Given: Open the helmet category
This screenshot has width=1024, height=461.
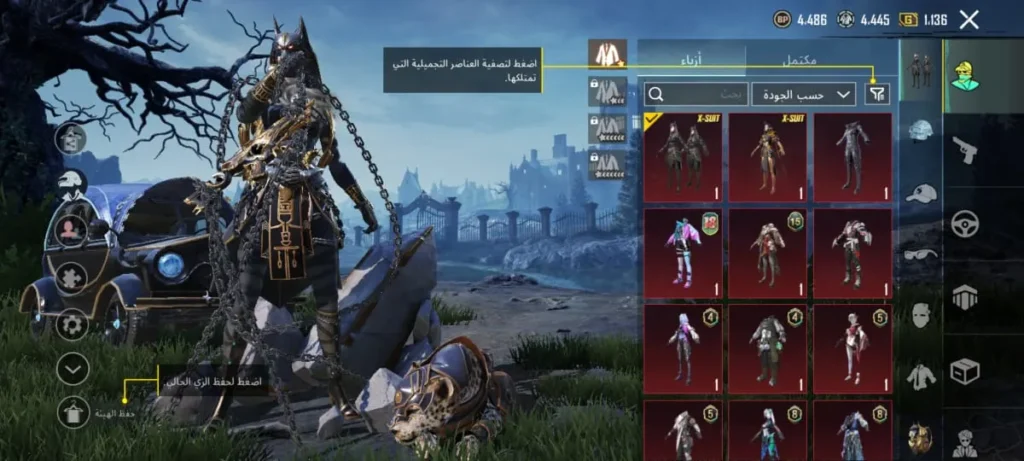Looking at the screenshot, I should pyautogui.click(x=921, y=131).
